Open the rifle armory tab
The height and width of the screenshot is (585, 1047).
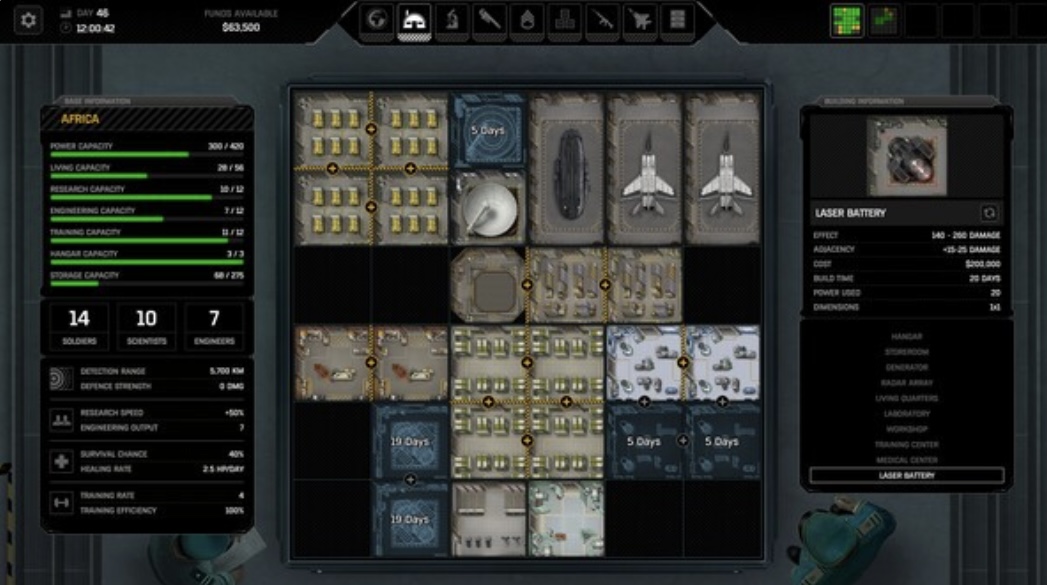pos(603,20)
